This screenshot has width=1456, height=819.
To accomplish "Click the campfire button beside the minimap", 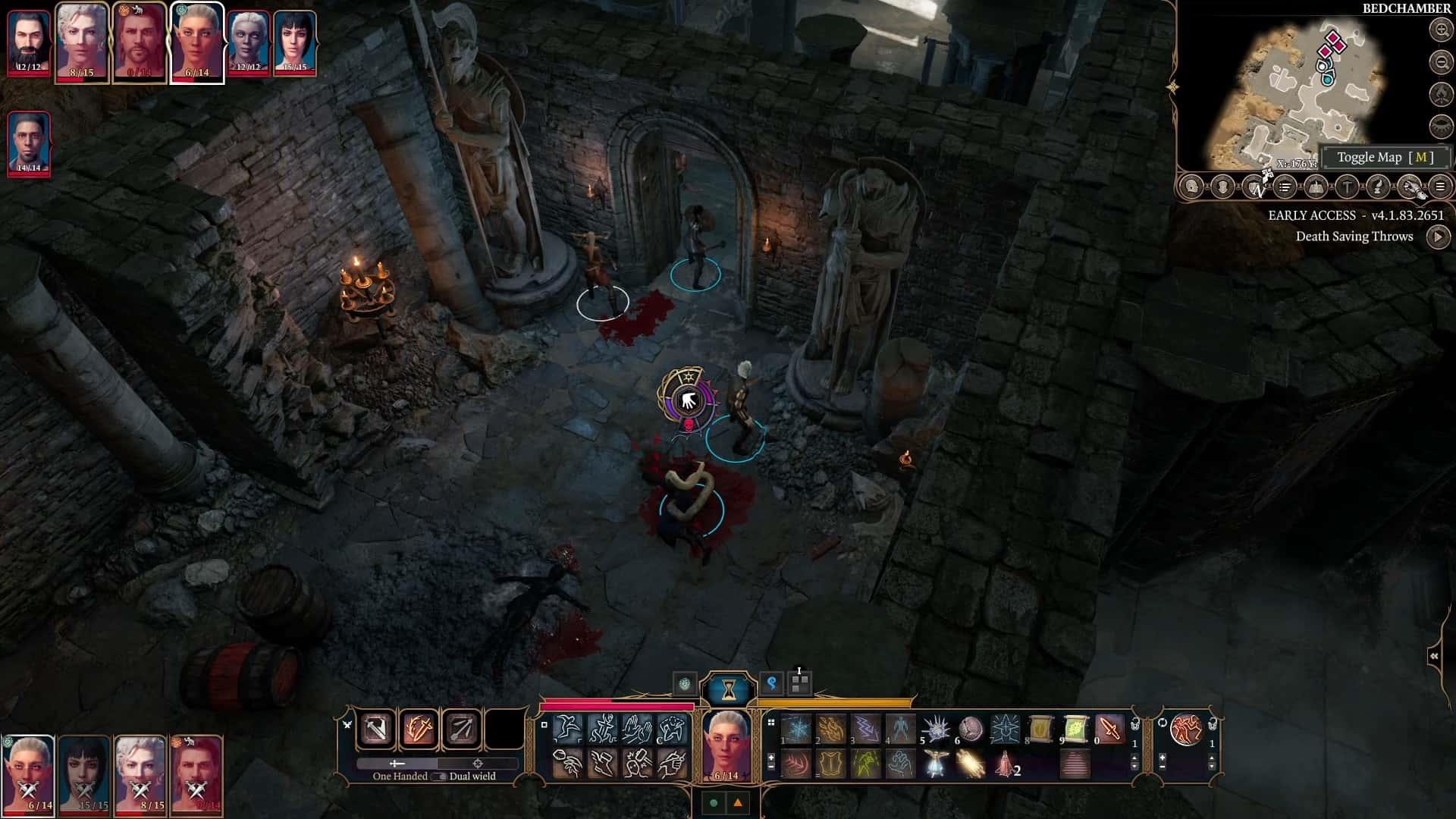I will [1440, 93].
